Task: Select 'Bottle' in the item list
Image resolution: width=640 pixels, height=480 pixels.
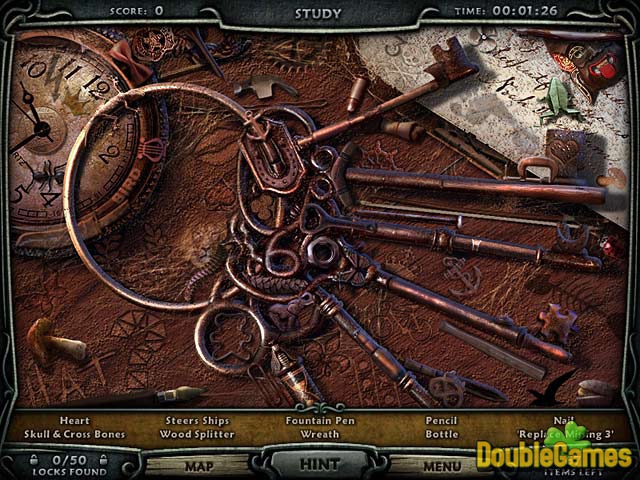Action: click(x=441, y=435)
